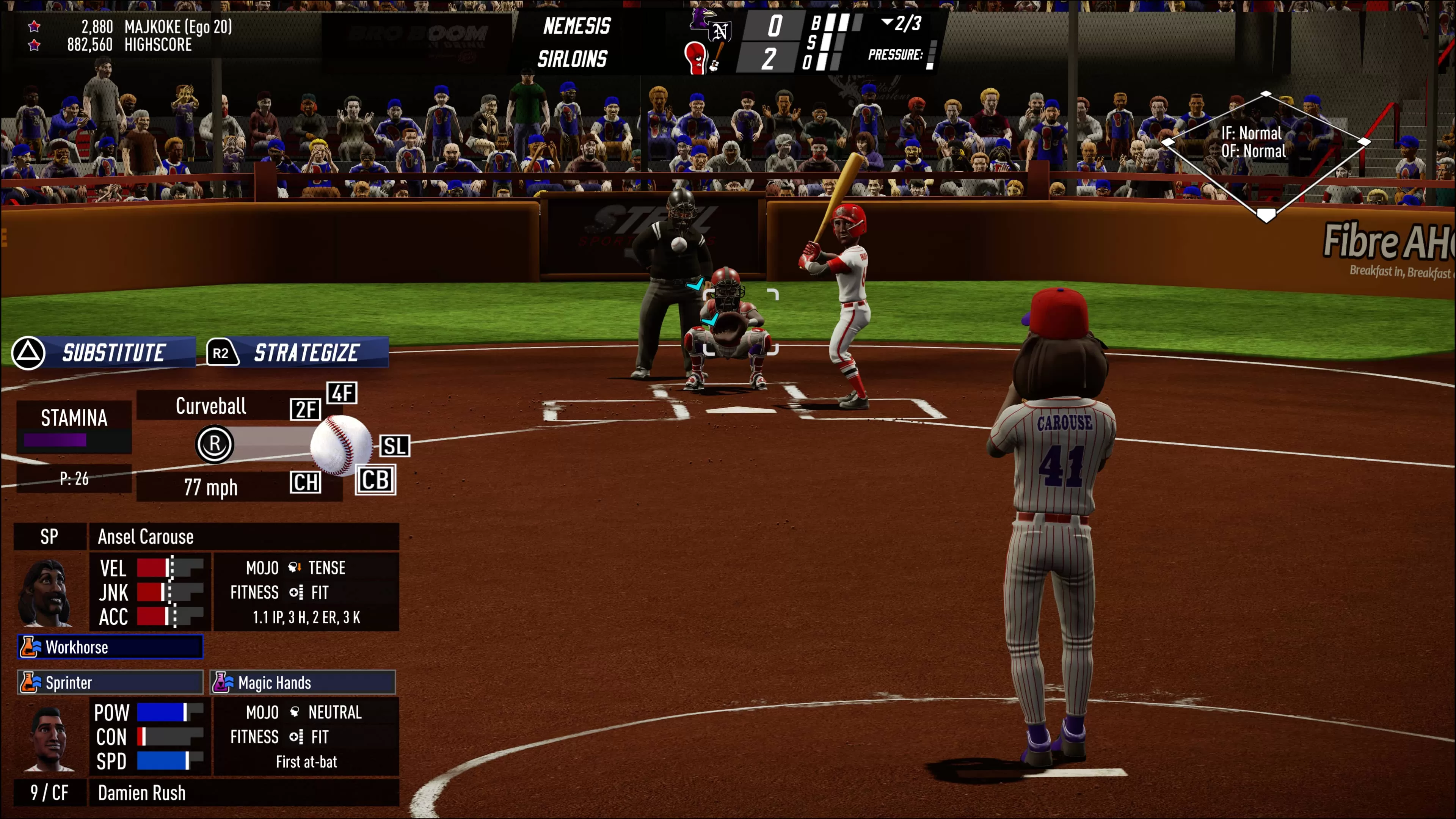Image resolution: width=1456 pixels, height=819 pixels.
Task: Click the Workhorse trait badge
Action: (110, 646)
